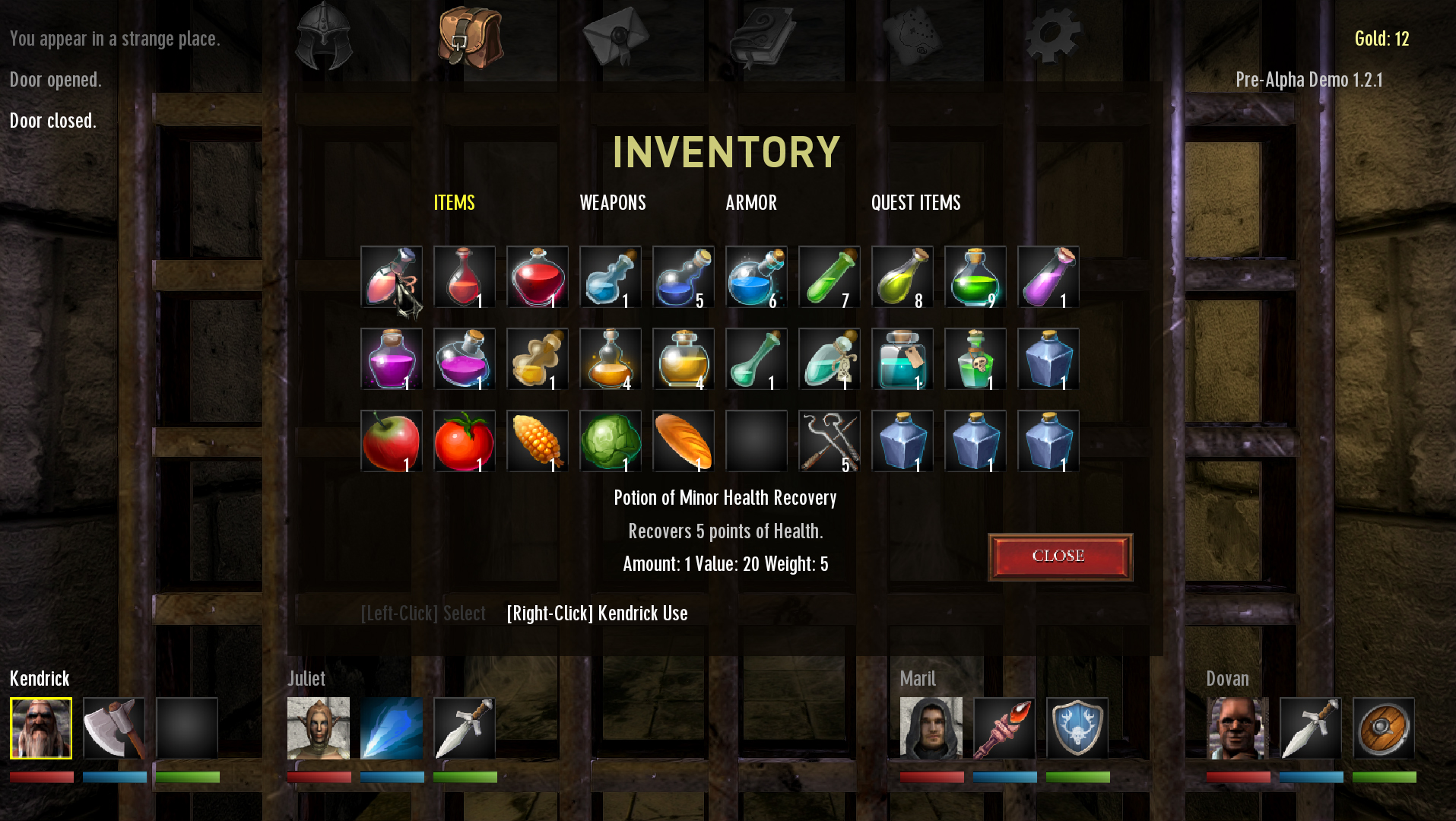
Task: Open the journal book icon
Action: [x=762, y=36]
